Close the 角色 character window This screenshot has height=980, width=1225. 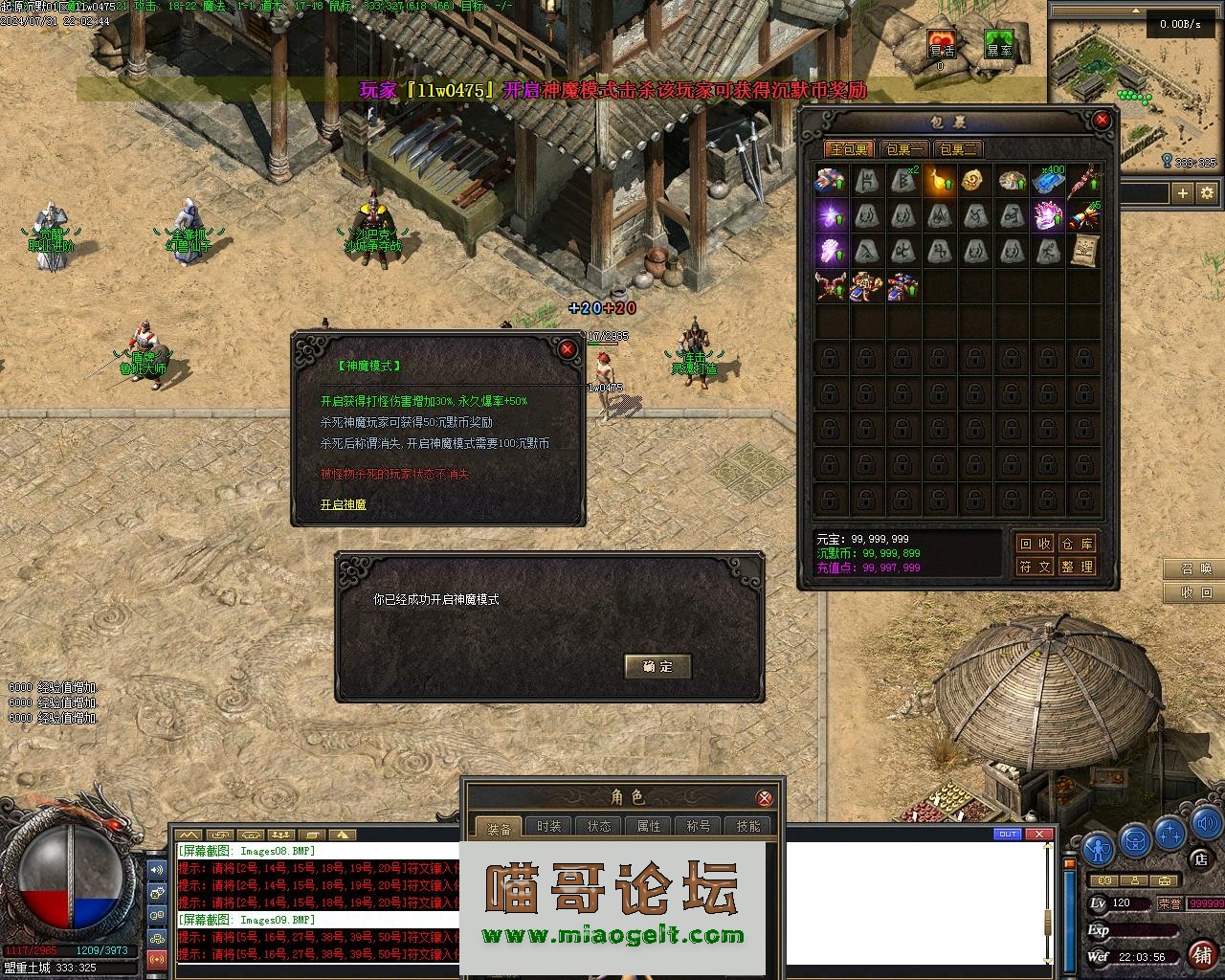(x=765, y=798)
